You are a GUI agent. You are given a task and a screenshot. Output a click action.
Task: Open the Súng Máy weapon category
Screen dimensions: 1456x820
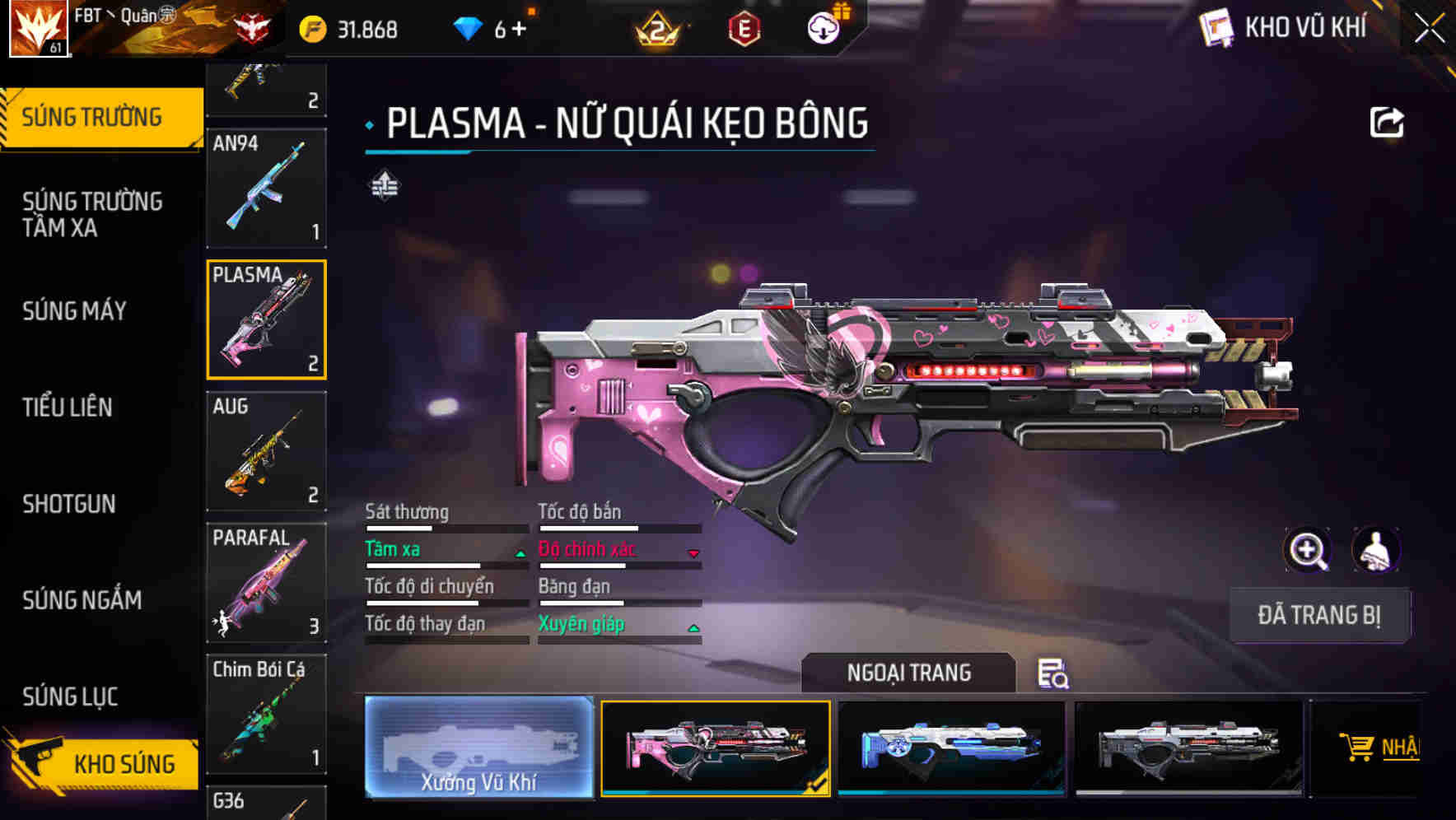(75, 310)
